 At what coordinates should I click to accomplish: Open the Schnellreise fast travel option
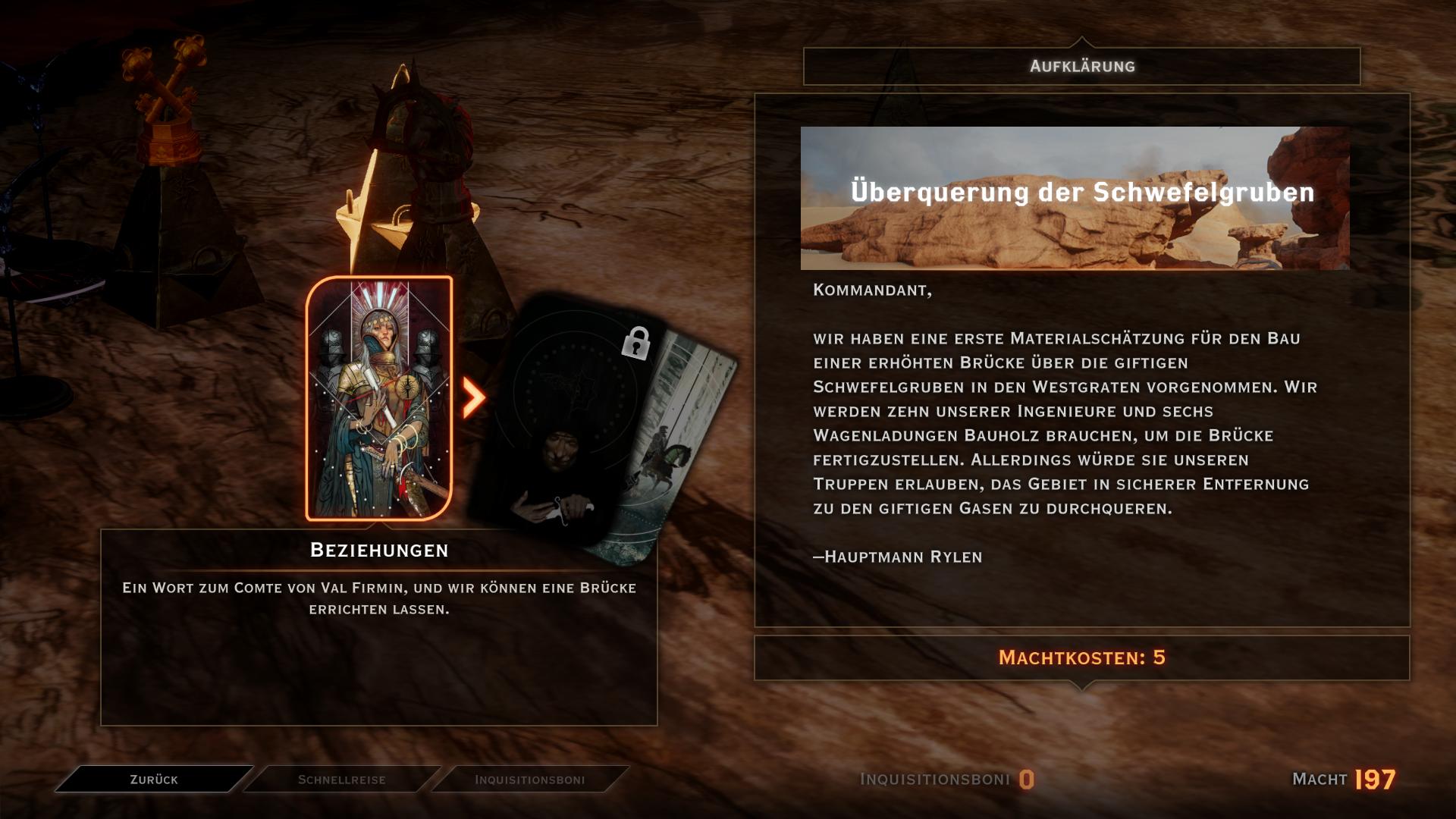[x=341, y=779]
